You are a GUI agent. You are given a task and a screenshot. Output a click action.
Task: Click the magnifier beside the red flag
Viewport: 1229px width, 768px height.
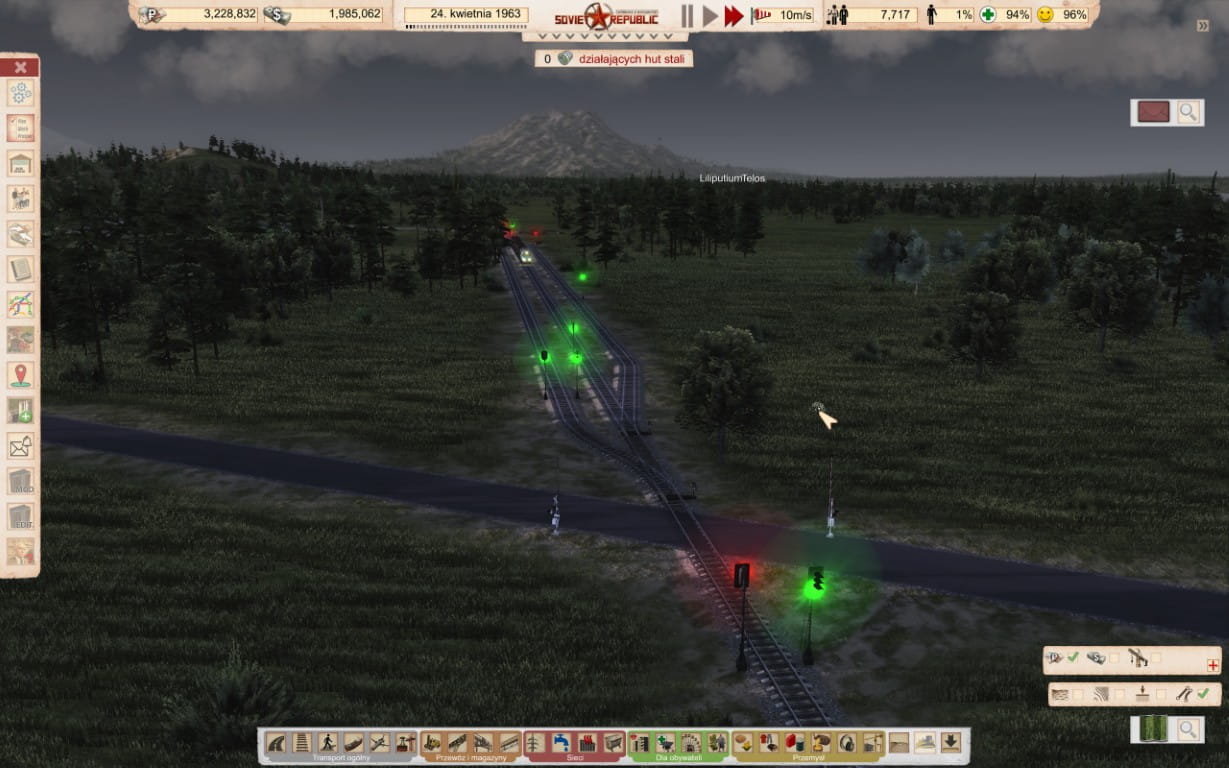[x=1188, y=112]
